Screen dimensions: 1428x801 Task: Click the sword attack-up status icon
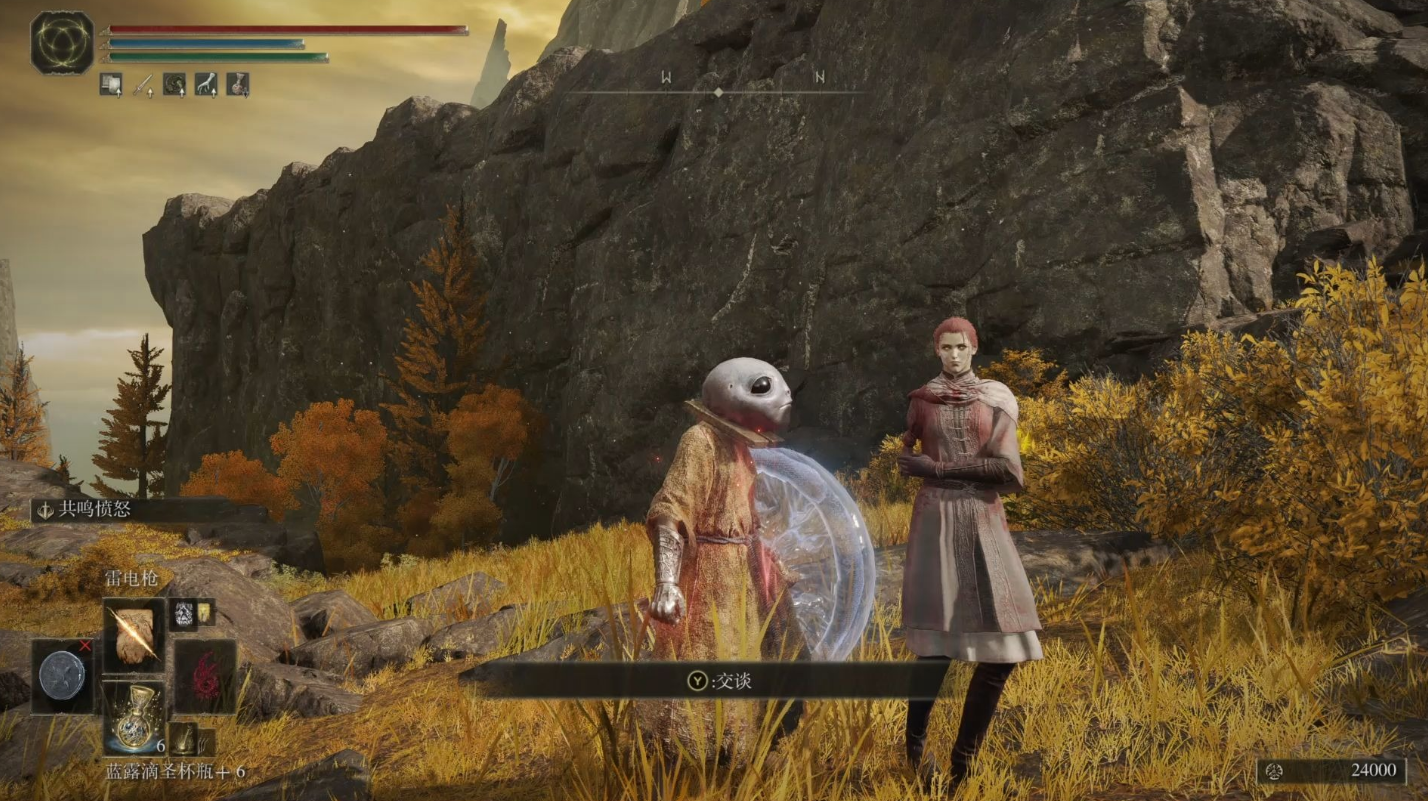click(142, 84)
